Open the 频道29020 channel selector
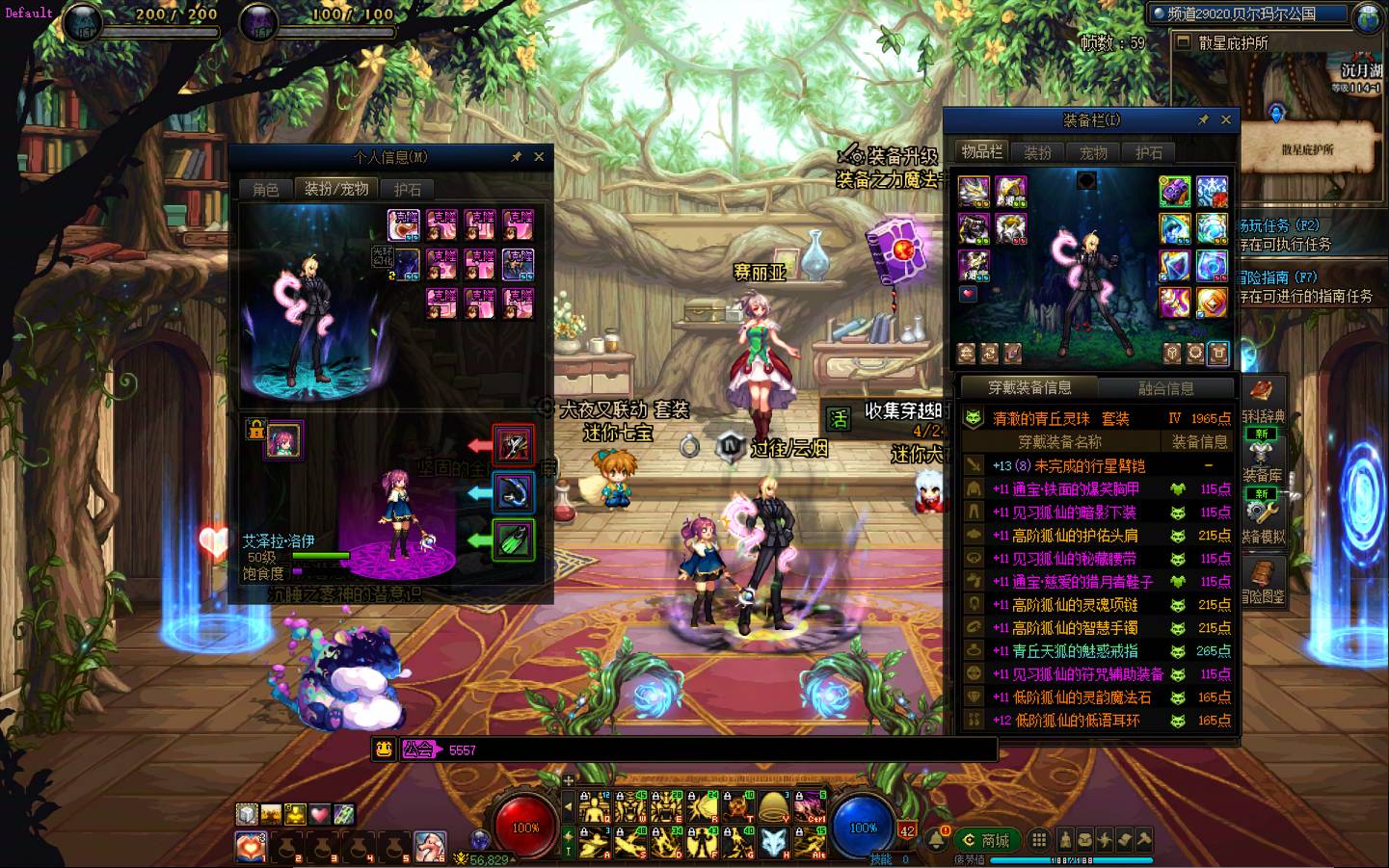The image size is (1389, 868). 1249,13
